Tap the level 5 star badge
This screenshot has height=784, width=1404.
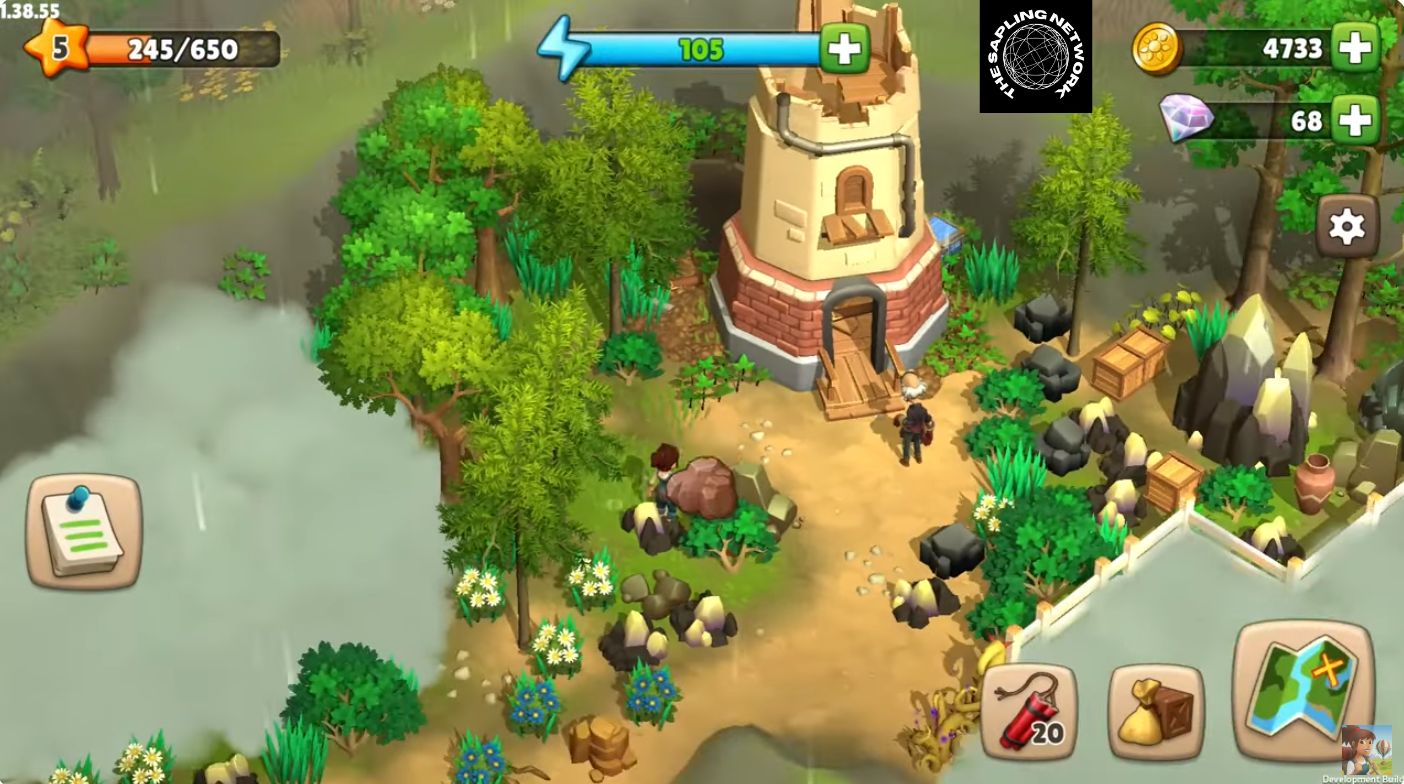(x=56, y=47)
